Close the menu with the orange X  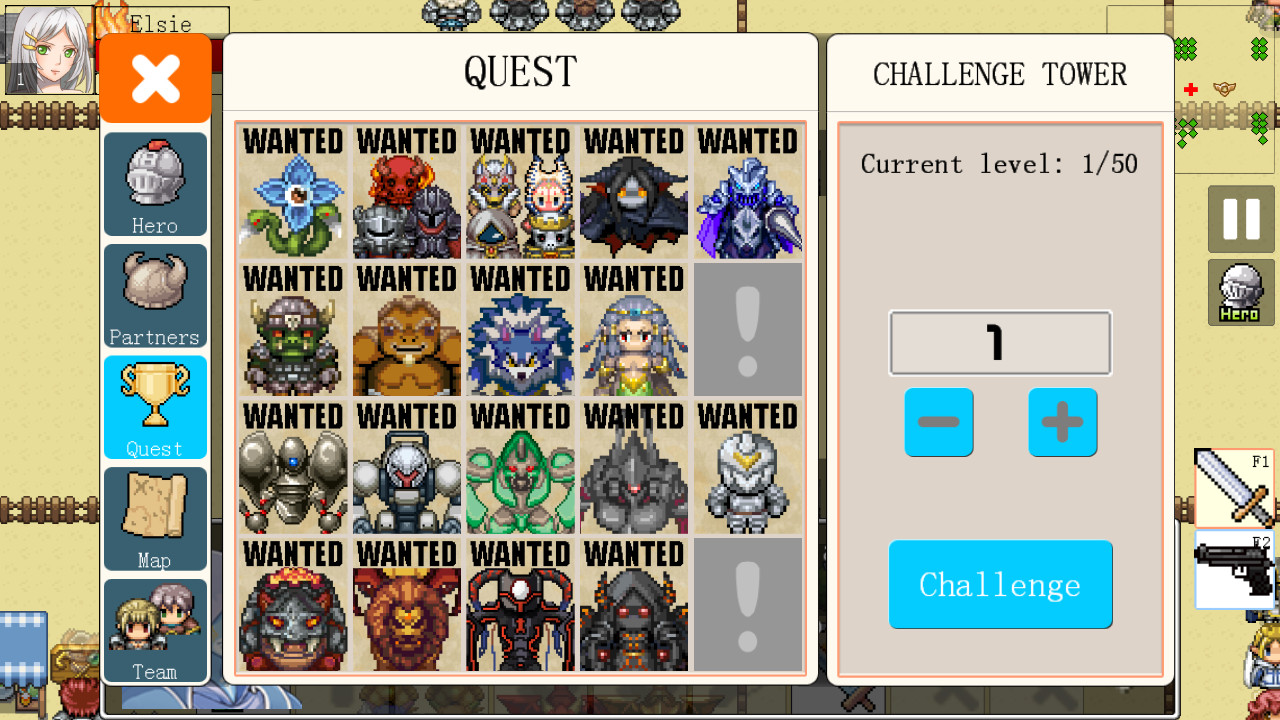pyautogui.click(x=154, y=77)
